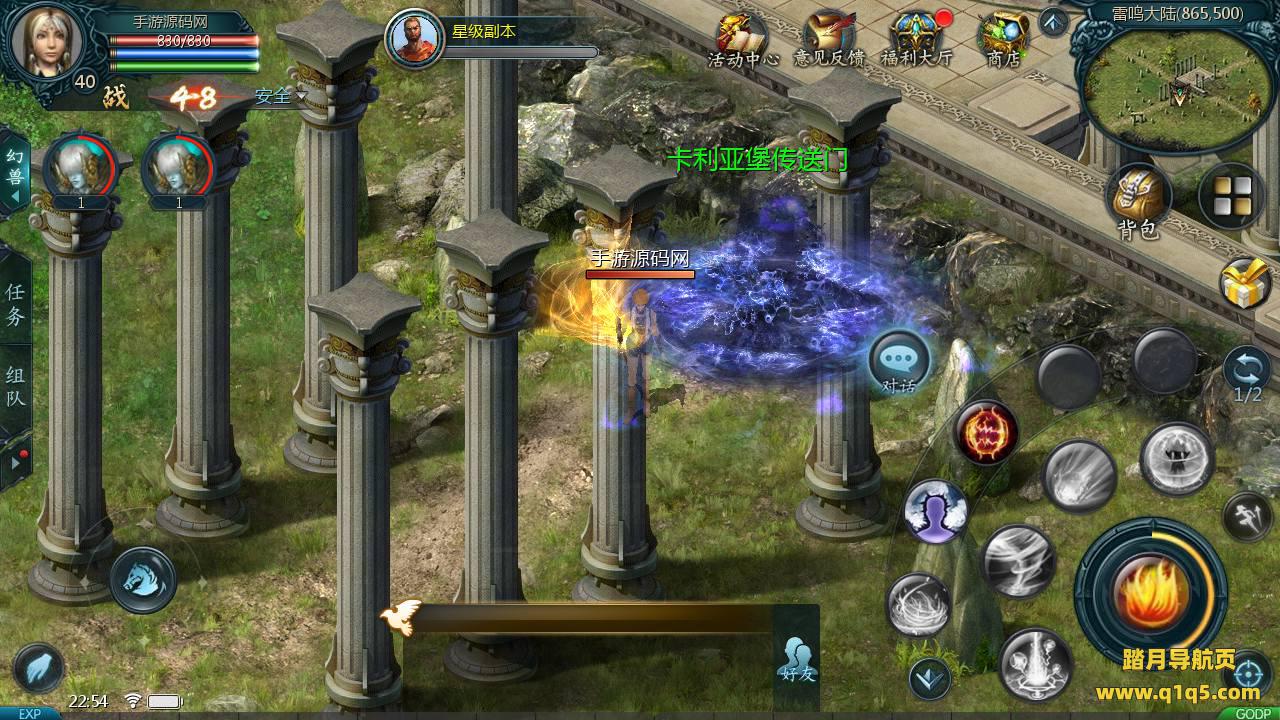
Task: Open the 意见反馈 feedback menu
Action: click(x=828, y=38)
